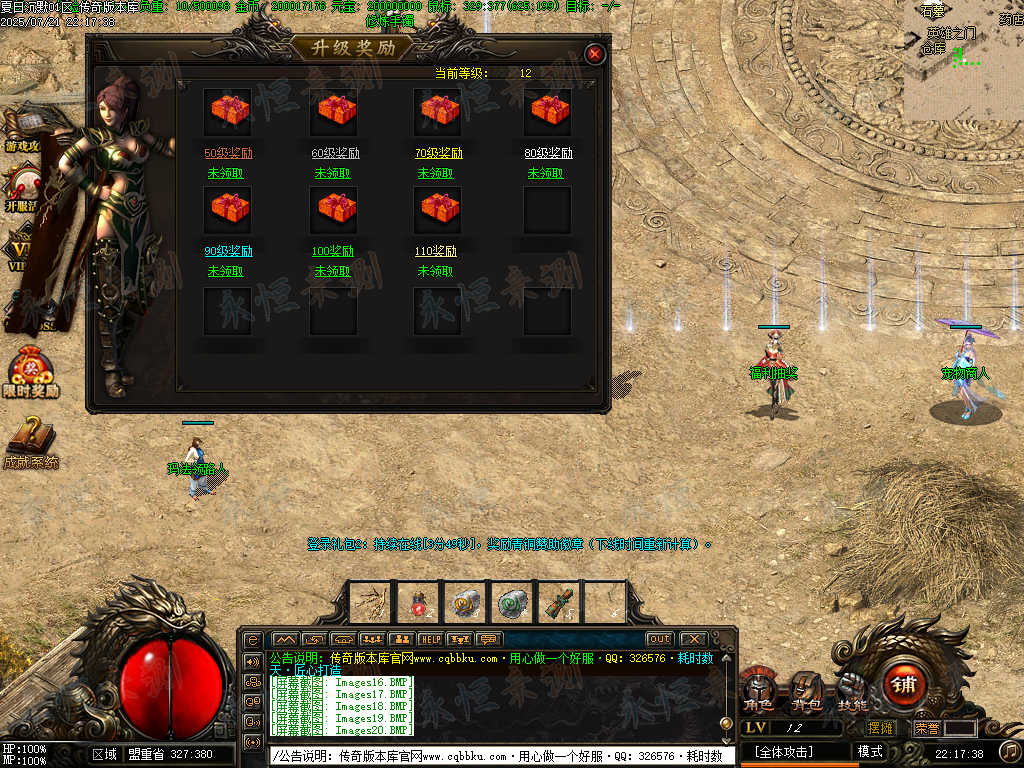Choose the level 70 reward gift box
Viewport: 1024px width, 768px height.
coord(439,110)
